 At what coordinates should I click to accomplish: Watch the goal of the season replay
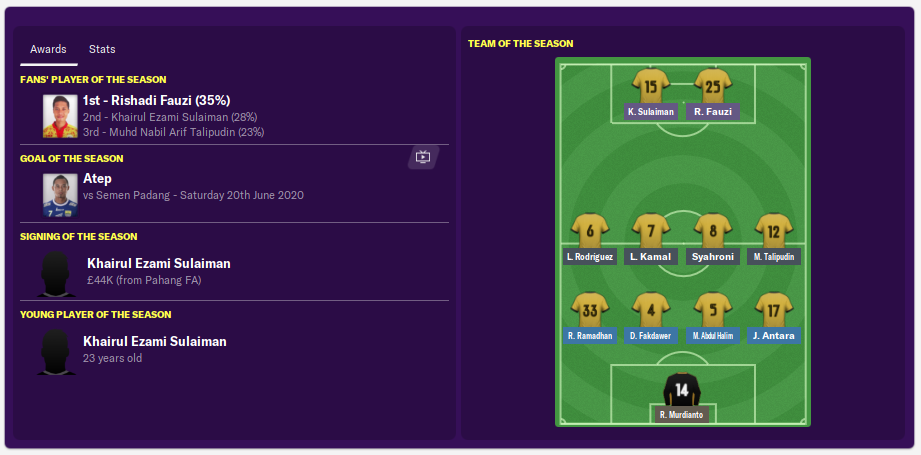click(423, 157)
